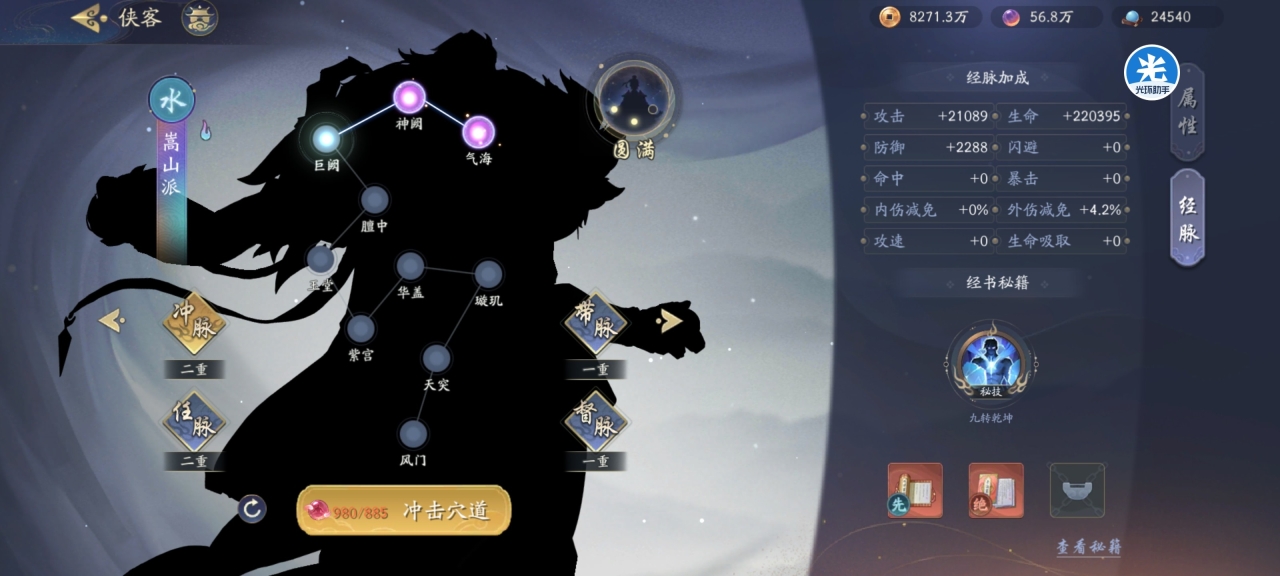Select the 督脉 meridian
This screenshot has height=576, width=1280.
click(x=595, y=423)
